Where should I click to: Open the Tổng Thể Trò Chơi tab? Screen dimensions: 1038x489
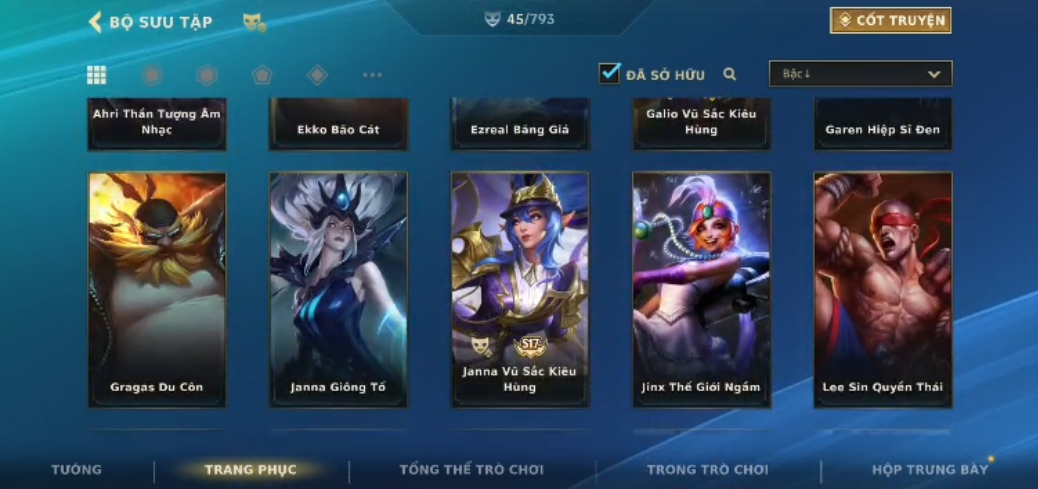[x=471, y=470]
